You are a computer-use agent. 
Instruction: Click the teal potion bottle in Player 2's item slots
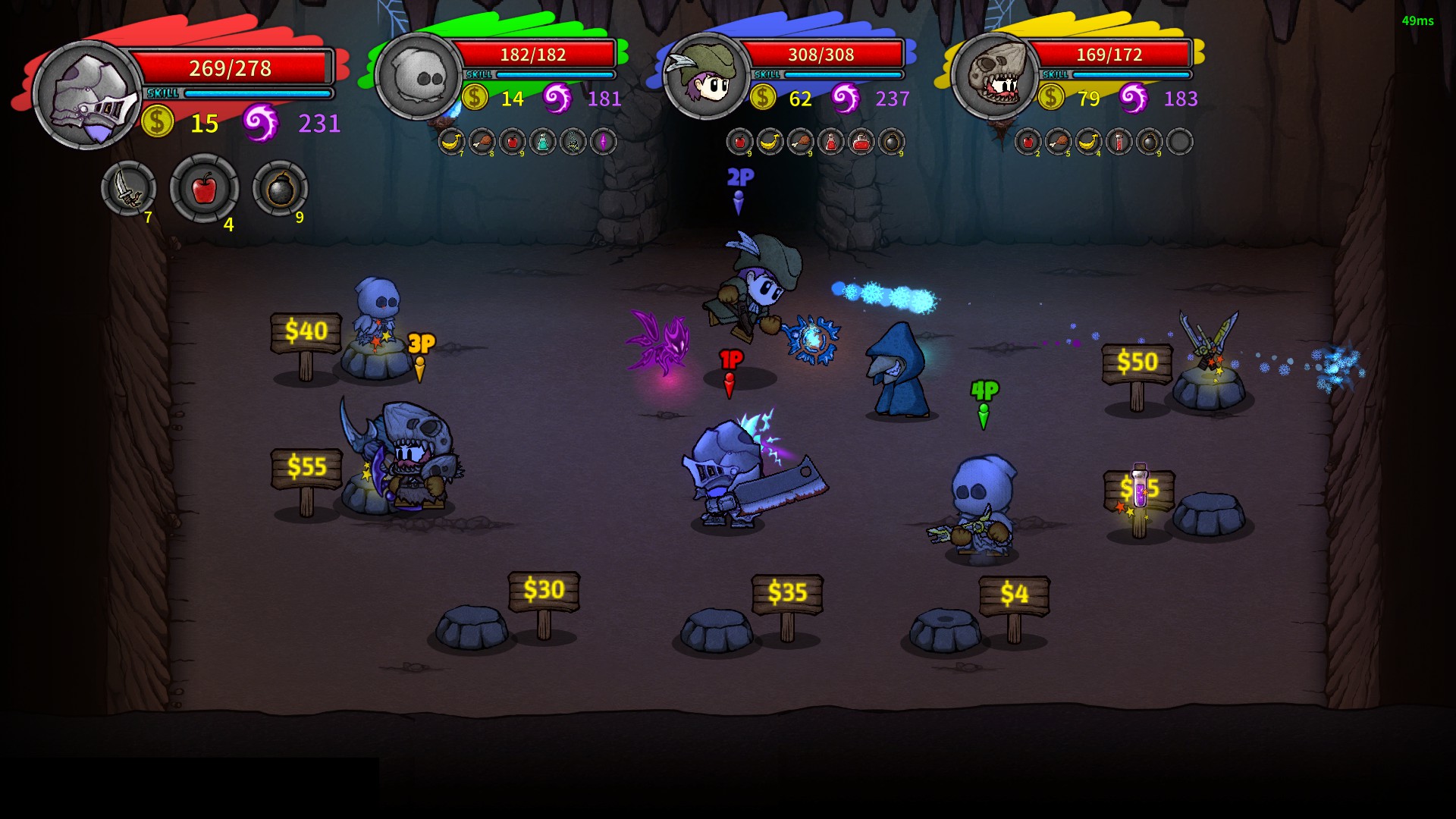coord(541,143)
